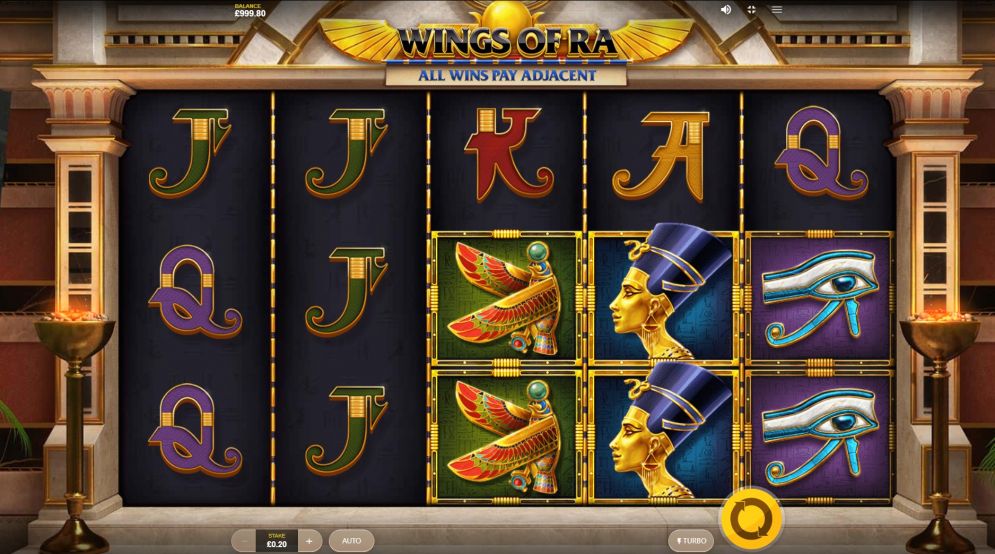Increase the stake with the plus button
This screenshot has width=995, height=554.
(x=309, y=540)
